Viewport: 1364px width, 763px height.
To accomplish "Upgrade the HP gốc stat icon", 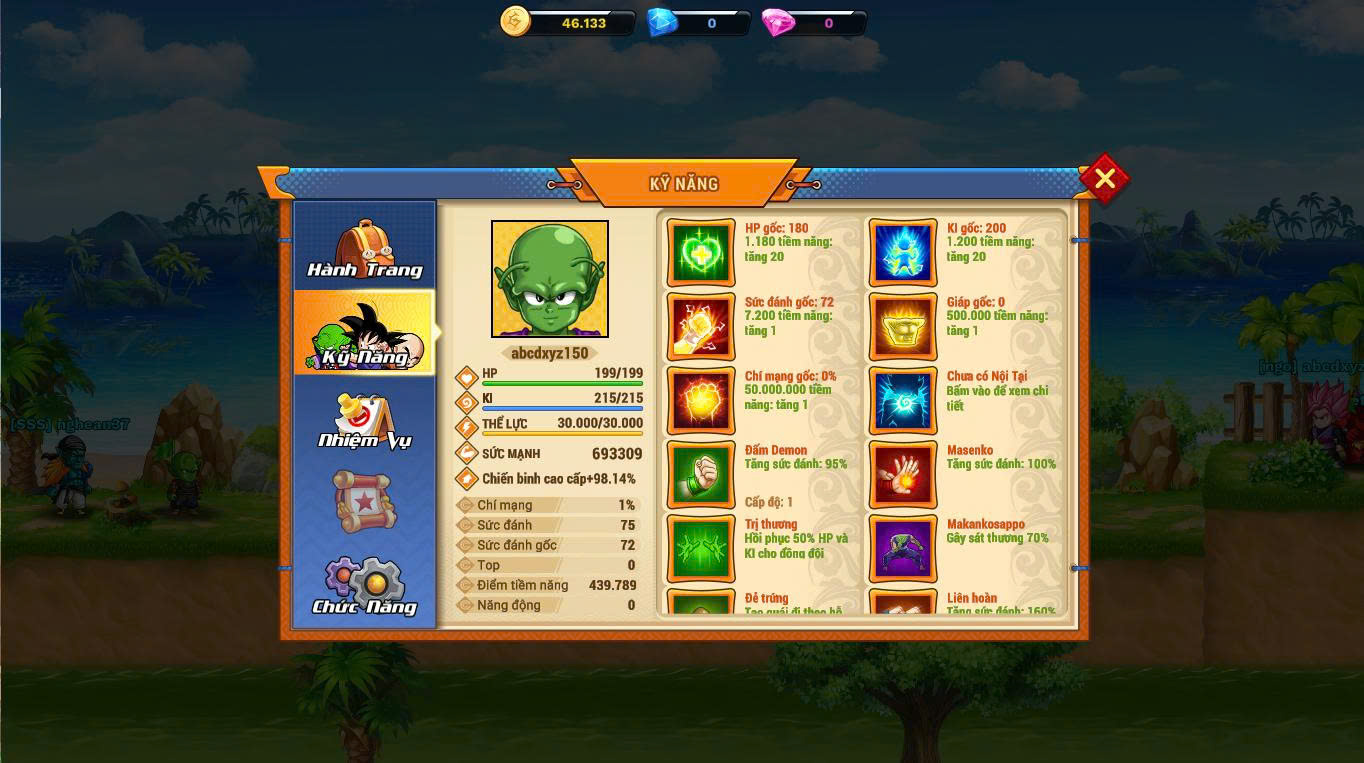I will click(701, 253).
